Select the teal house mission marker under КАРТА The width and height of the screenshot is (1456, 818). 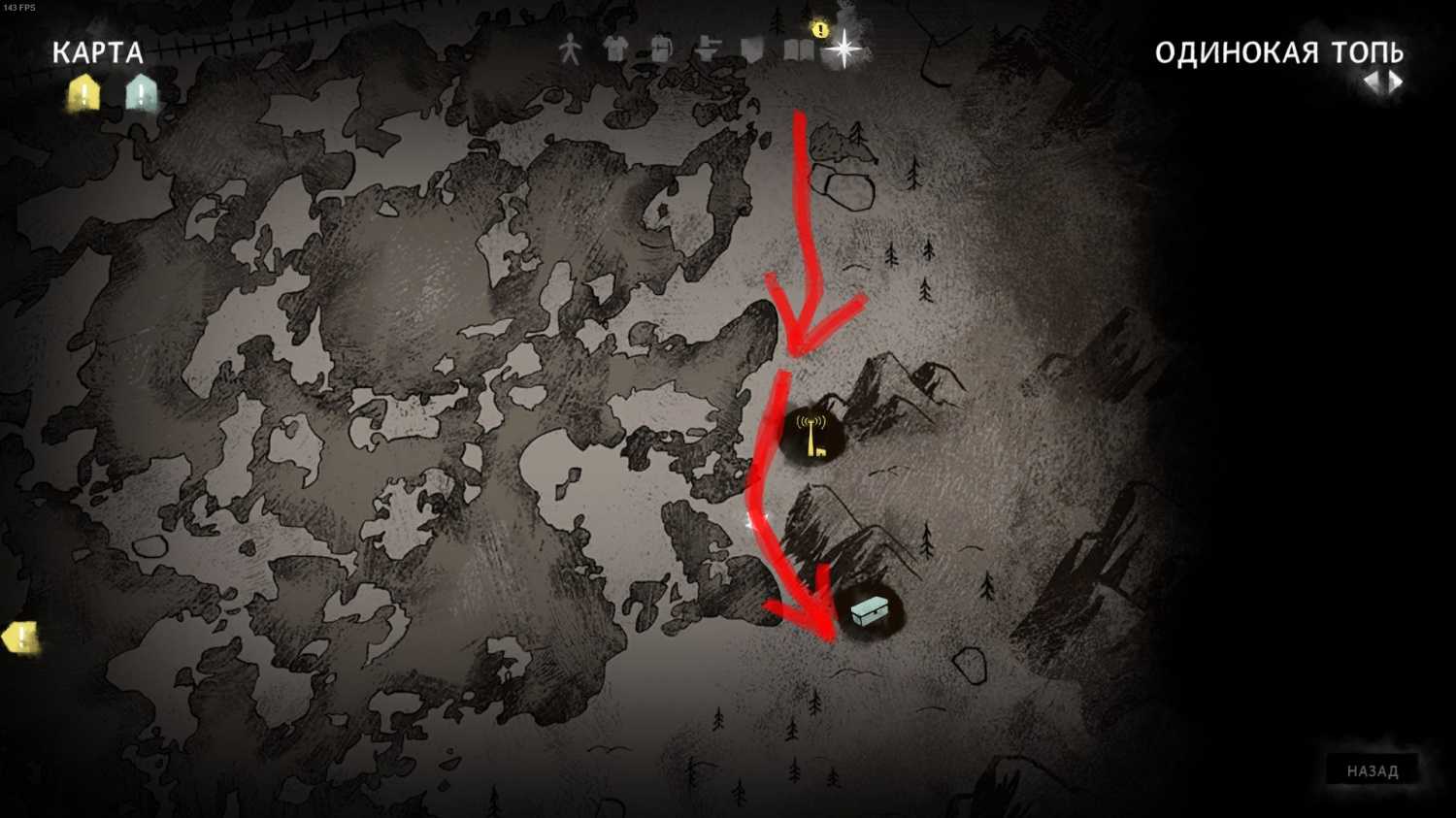click(x=142, y=93)
